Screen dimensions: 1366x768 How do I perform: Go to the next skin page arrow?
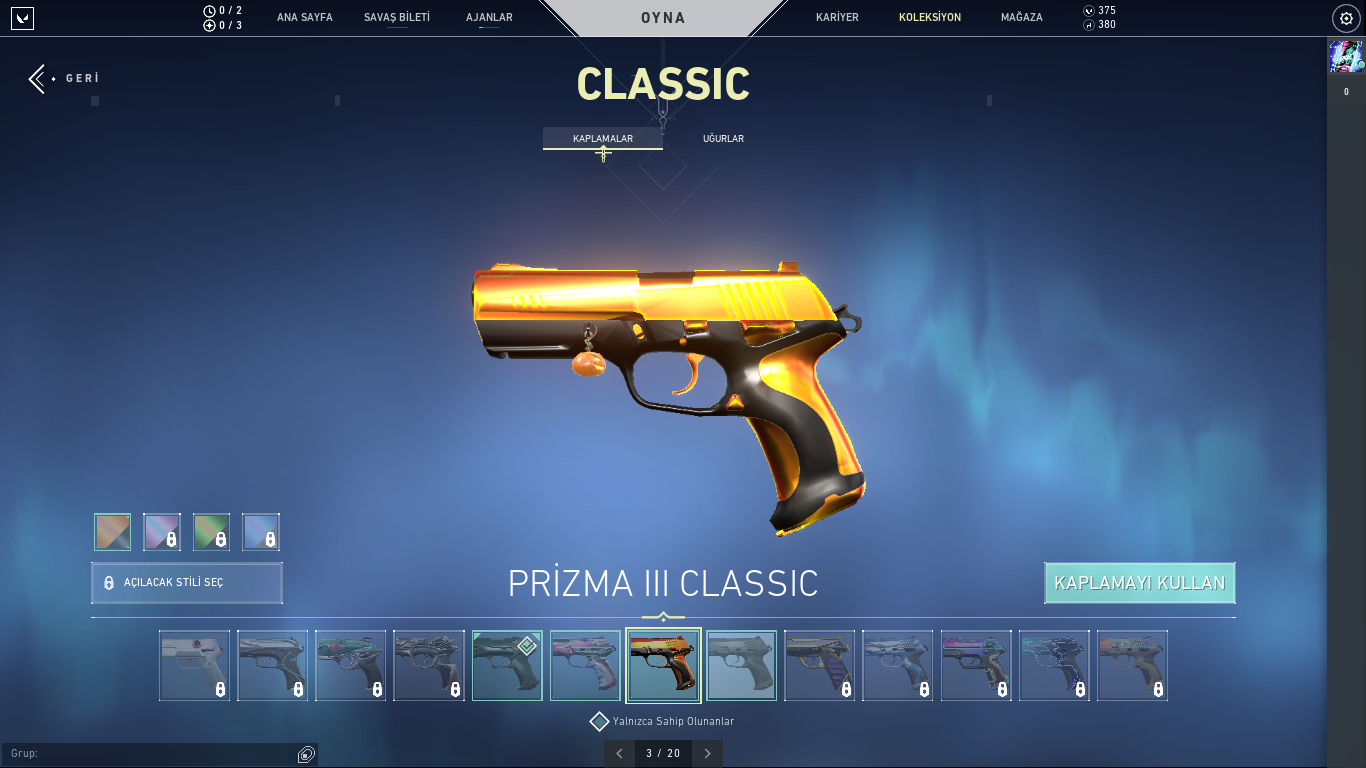point(708,753)
